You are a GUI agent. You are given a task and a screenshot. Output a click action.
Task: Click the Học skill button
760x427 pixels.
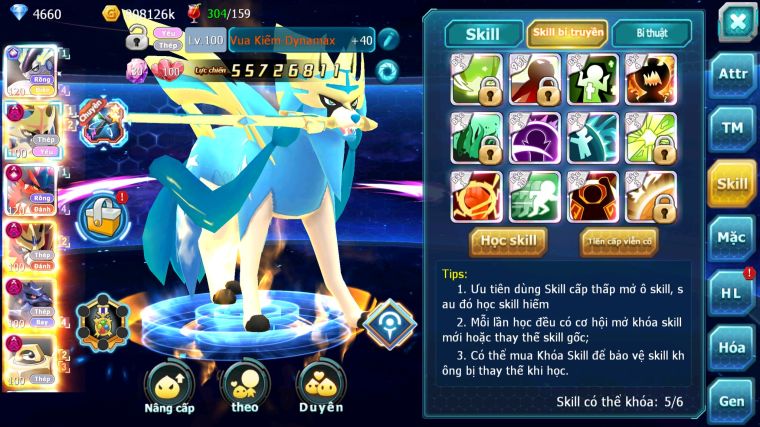pos(509,241)
